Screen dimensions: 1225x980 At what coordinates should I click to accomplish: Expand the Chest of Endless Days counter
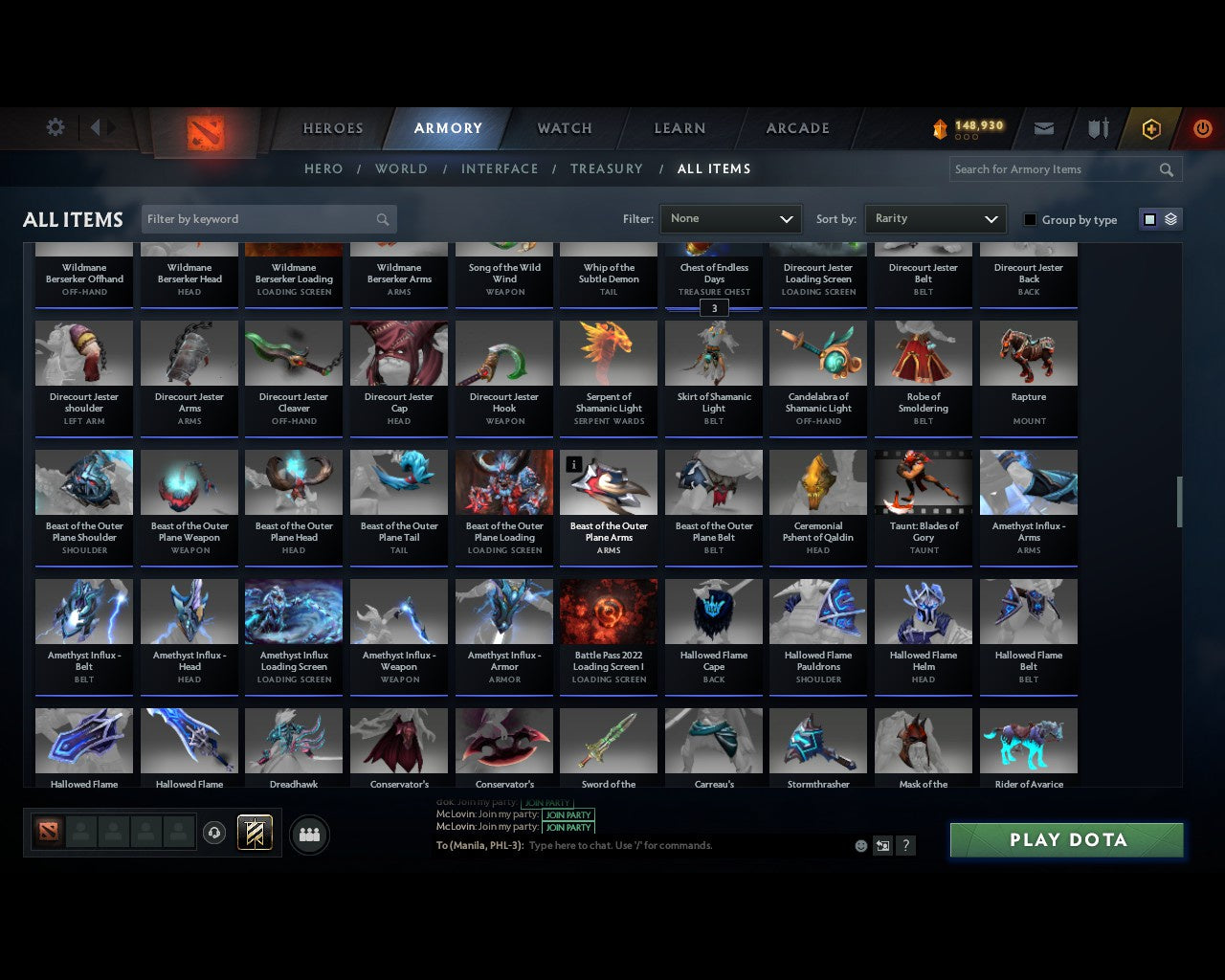(714, 308)
